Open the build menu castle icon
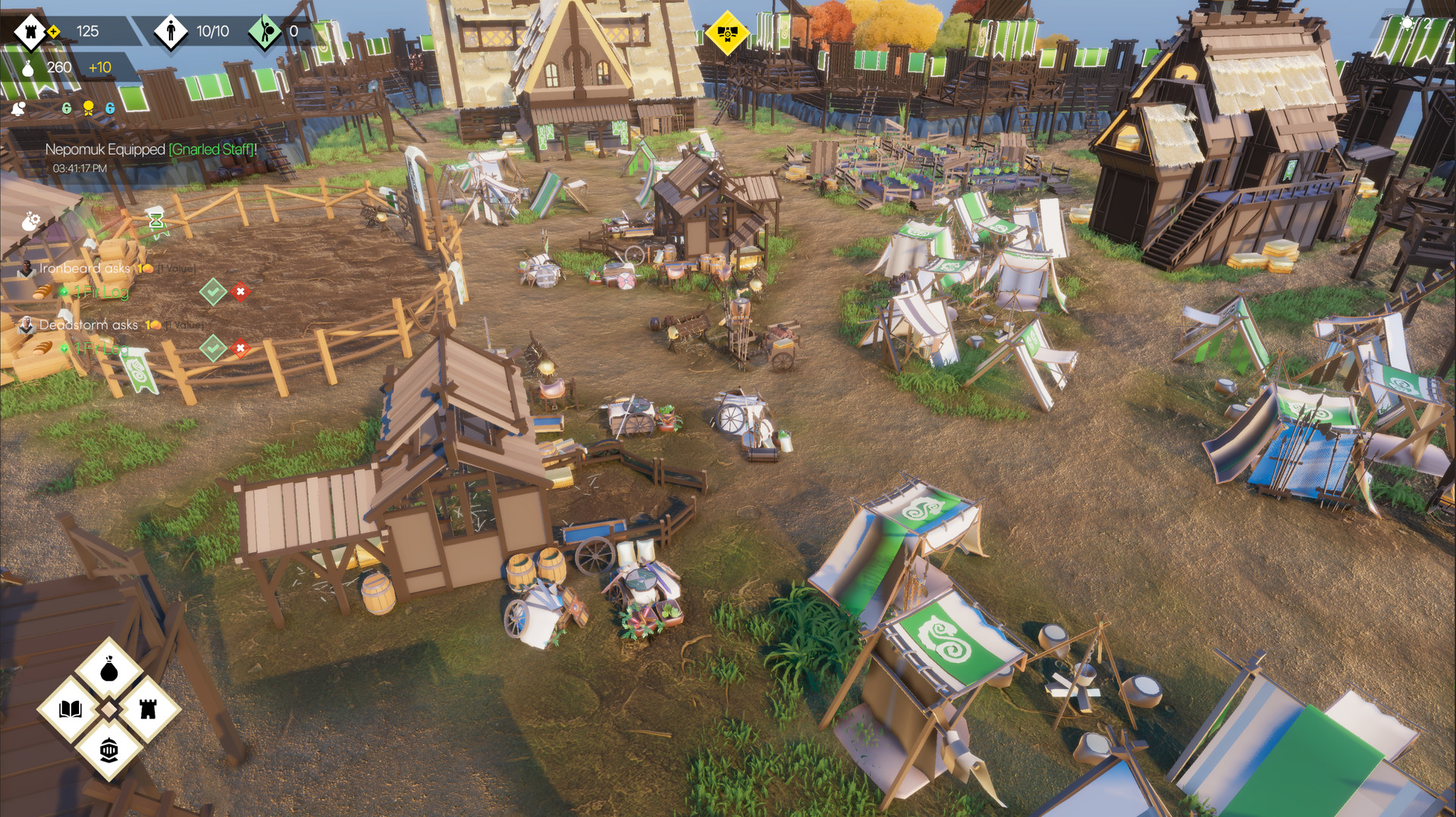The height and width of the screenshot is (817, 1456). [149, 709]
